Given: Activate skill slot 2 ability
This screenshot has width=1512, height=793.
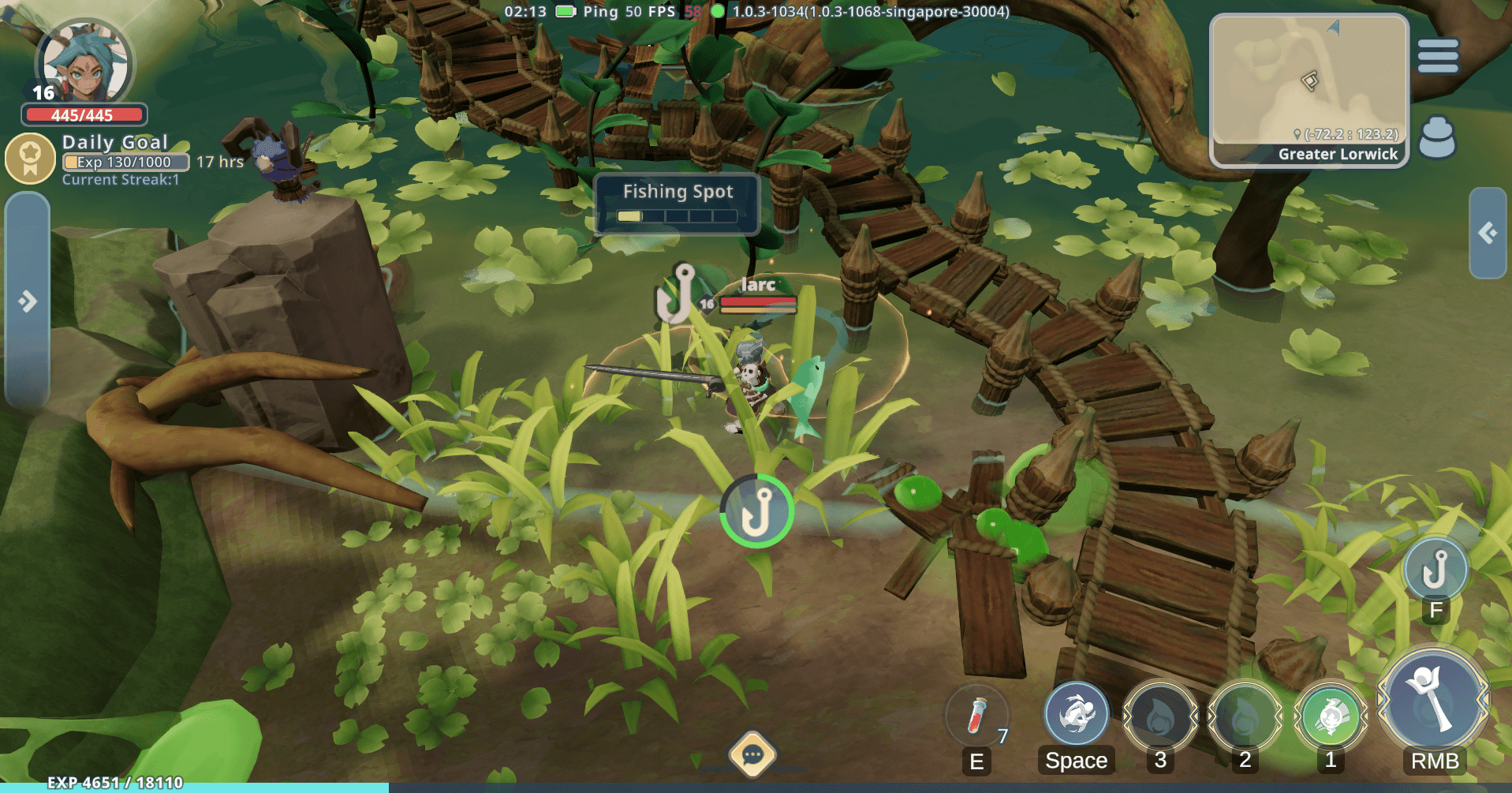Looking at the screenshot, I should [x=1245, y=716].
